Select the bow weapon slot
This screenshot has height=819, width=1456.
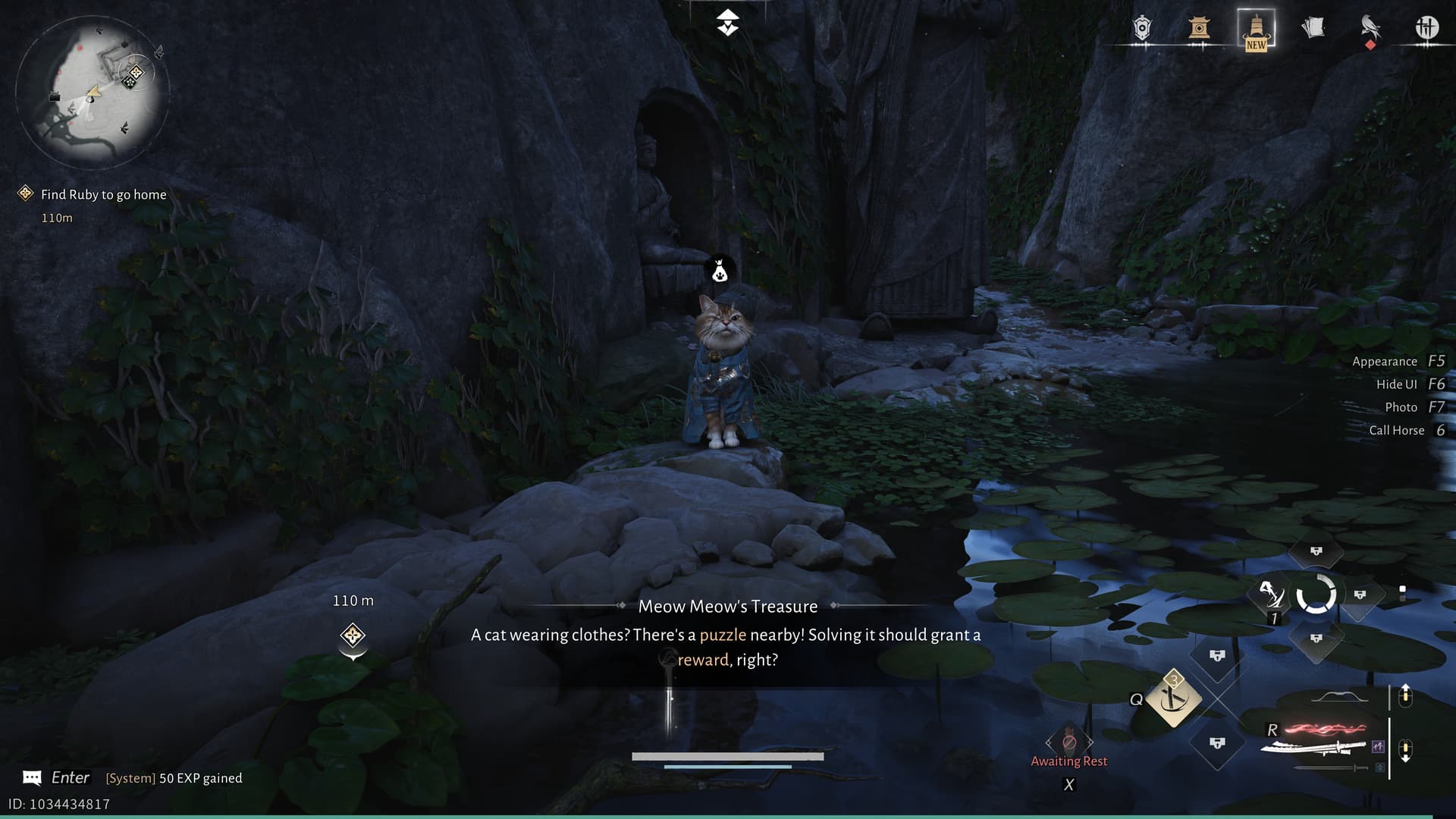[1339, 697]
